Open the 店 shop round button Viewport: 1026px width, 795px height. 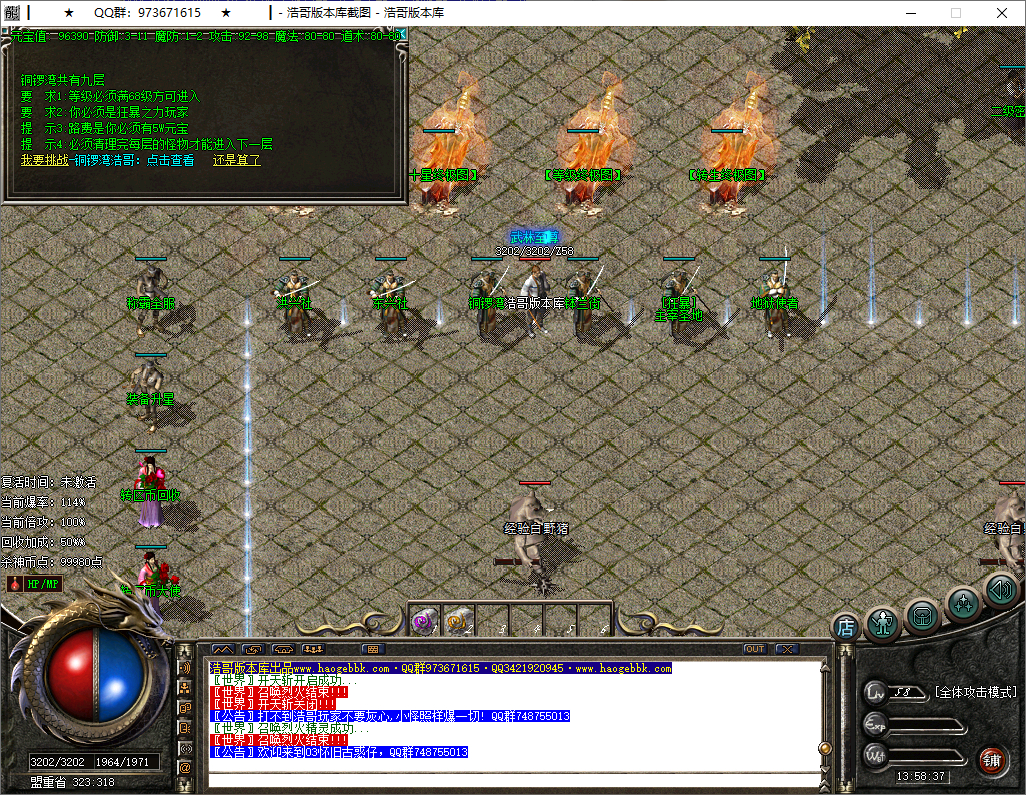(x=846, y=628)
